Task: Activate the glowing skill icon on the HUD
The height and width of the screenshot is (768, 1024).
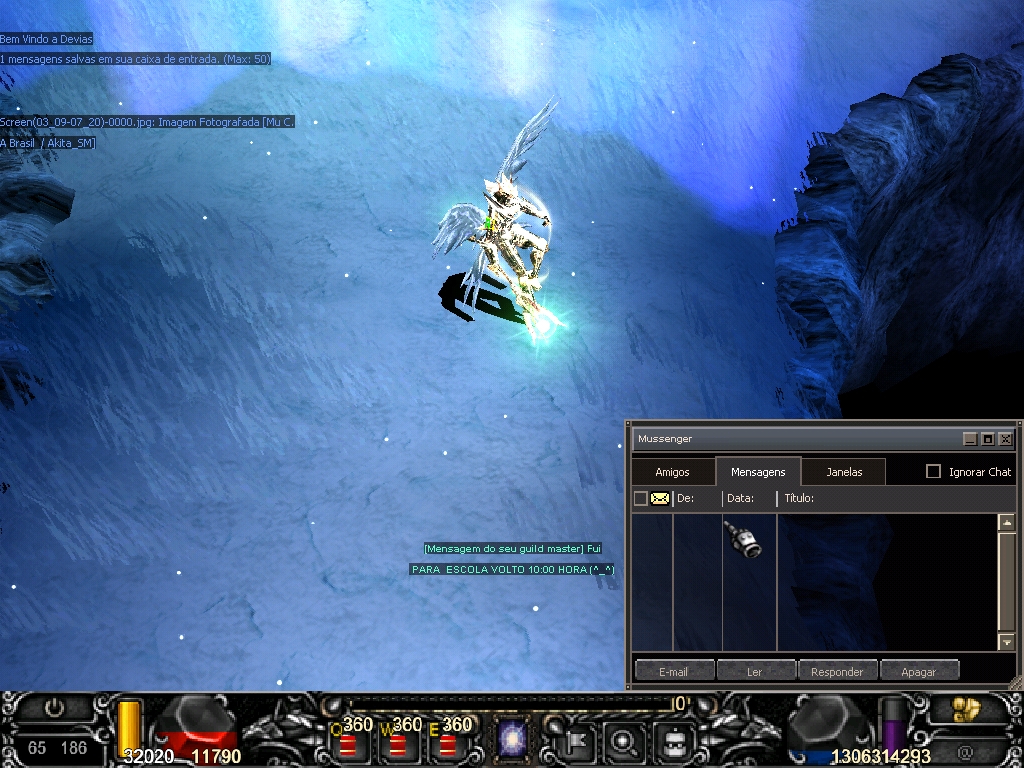Action: (x=514, y=741)
